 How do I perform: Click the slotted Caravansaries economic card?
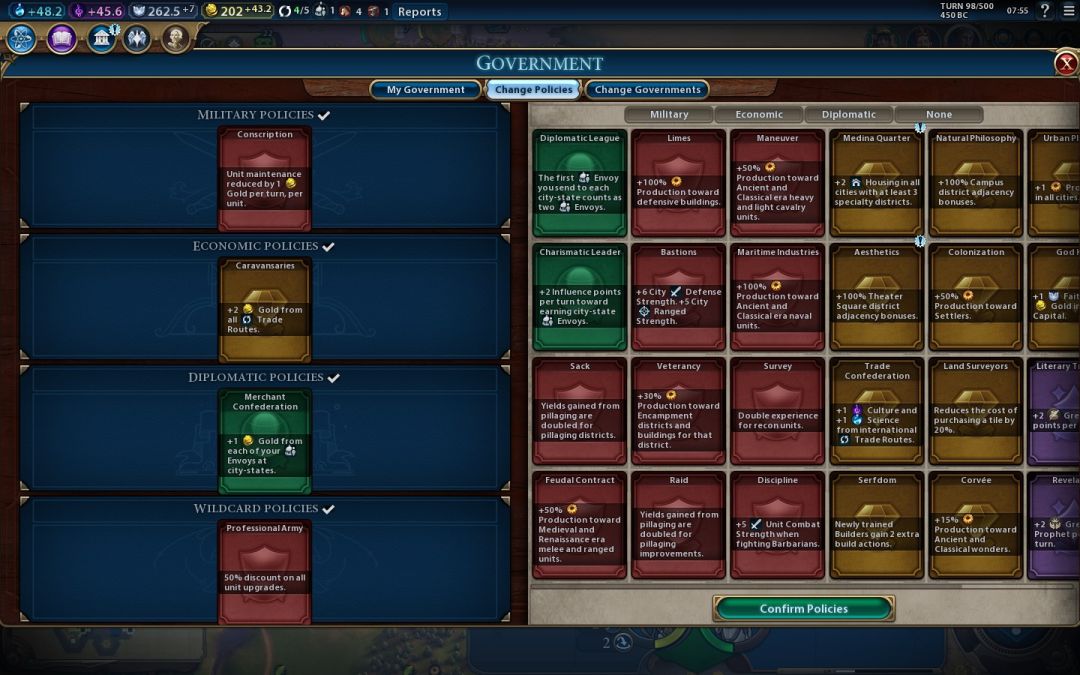click(265, 309)
